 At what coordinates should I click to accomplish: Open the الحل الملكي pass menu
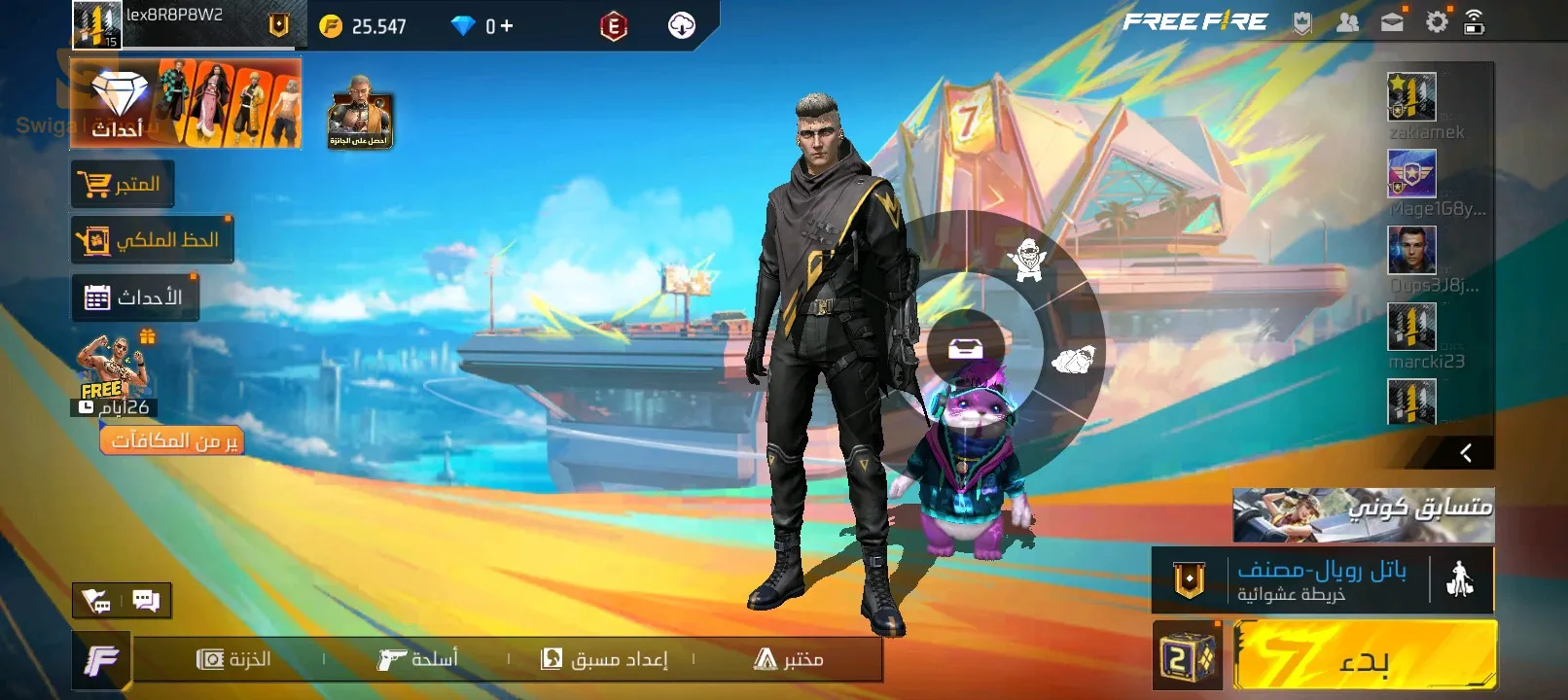tap(152, 239)
